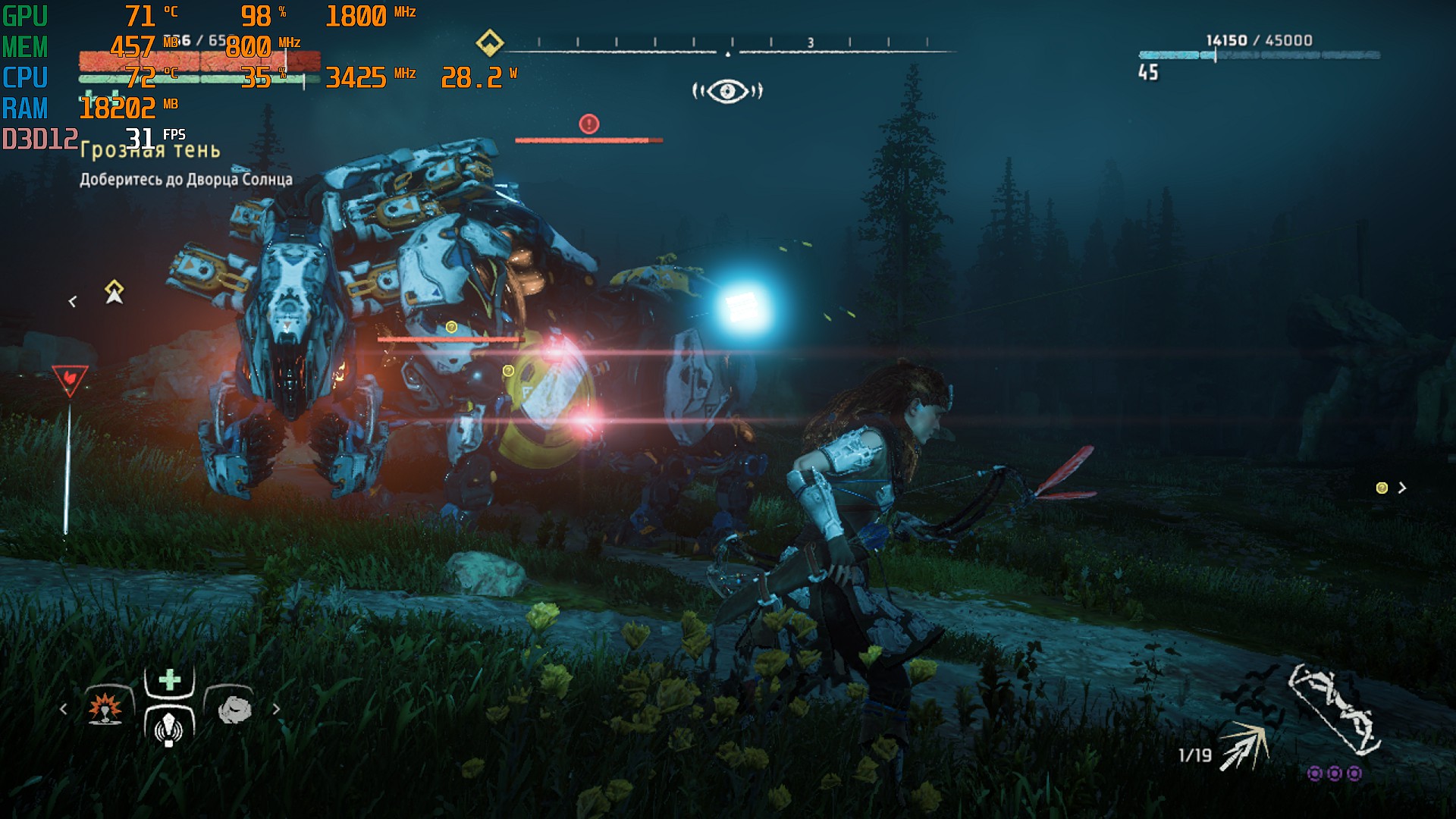This screenshot has height=819, width=1456.
Task: Click the equipped bow weapon icon
Action: 1334,710
